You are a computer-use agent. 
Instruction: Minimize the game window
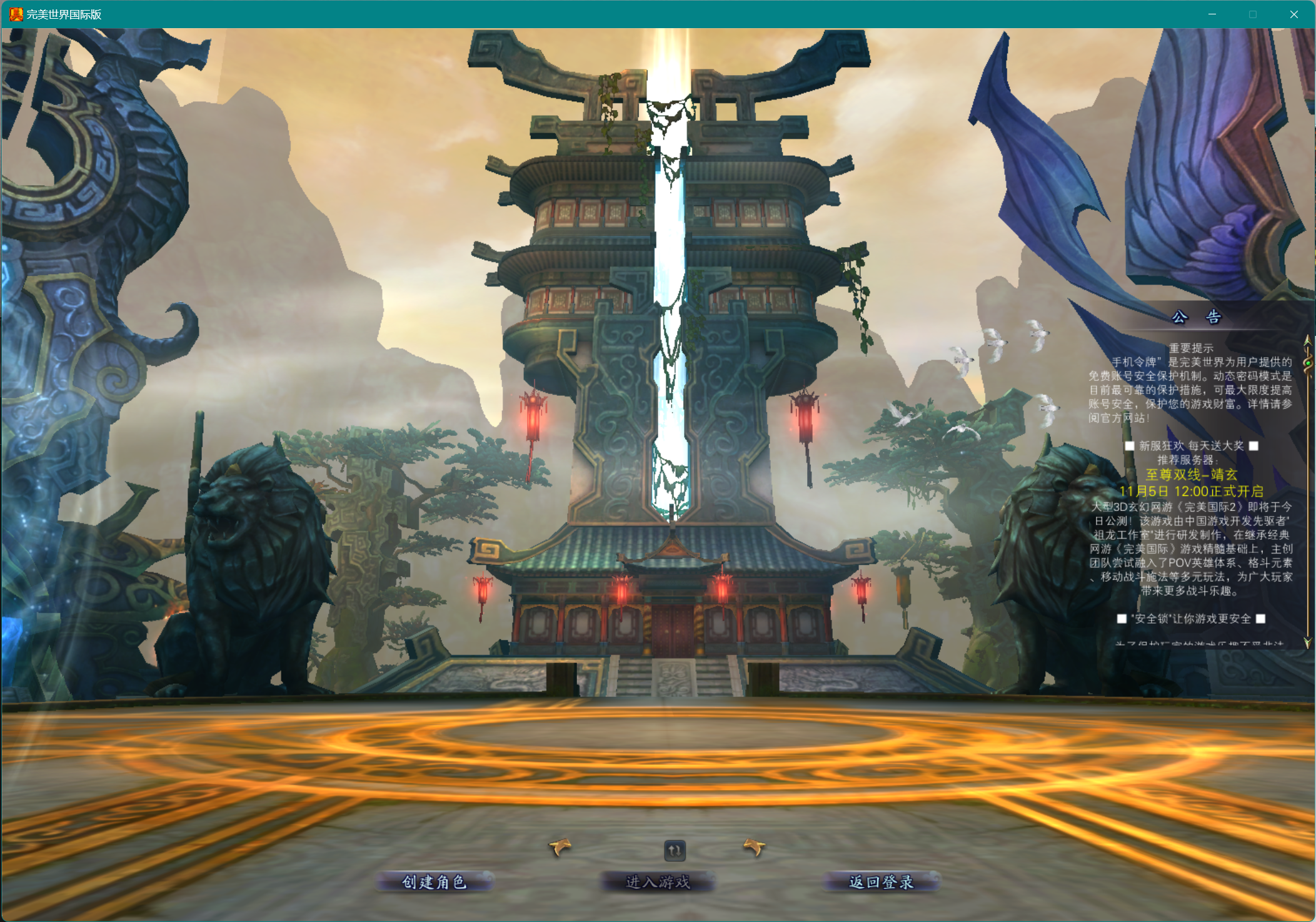(1212, 14)
